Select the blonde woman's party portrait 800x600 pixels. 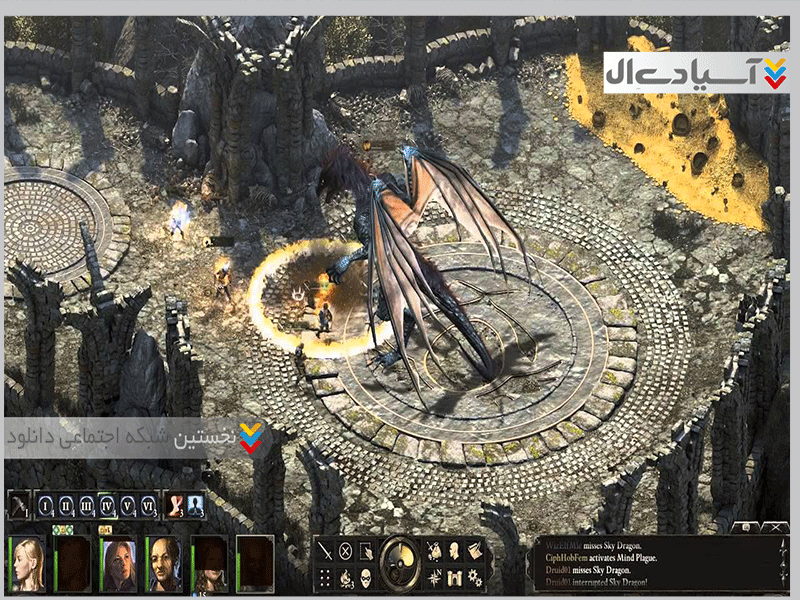[x=27, y=565]
